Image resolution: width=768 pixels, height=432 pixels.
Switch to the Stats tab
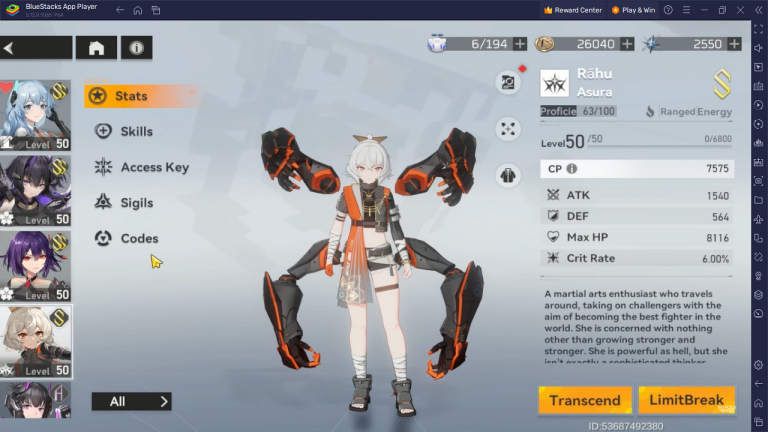(130, 96)
